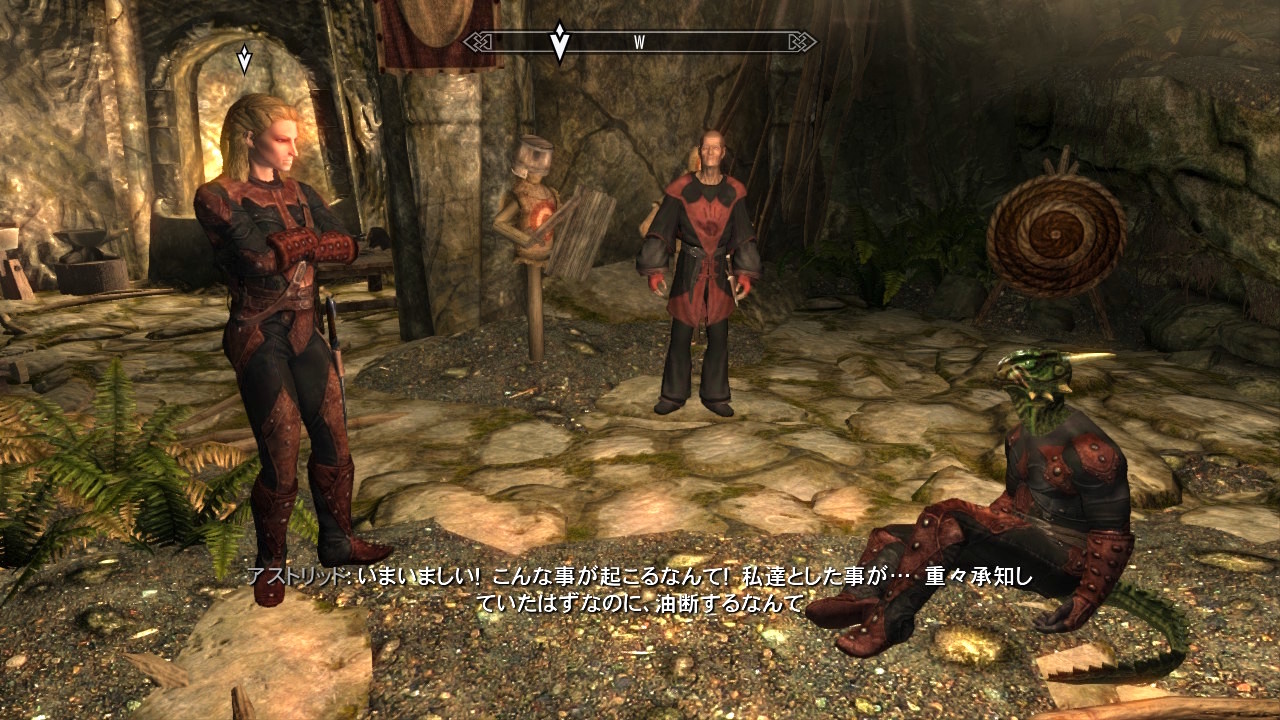The height and width of the screenshot is (720, 1280).
Task: Click the quest marker on the compass bar
Action: pyautogui.click(x=560, y=41)
